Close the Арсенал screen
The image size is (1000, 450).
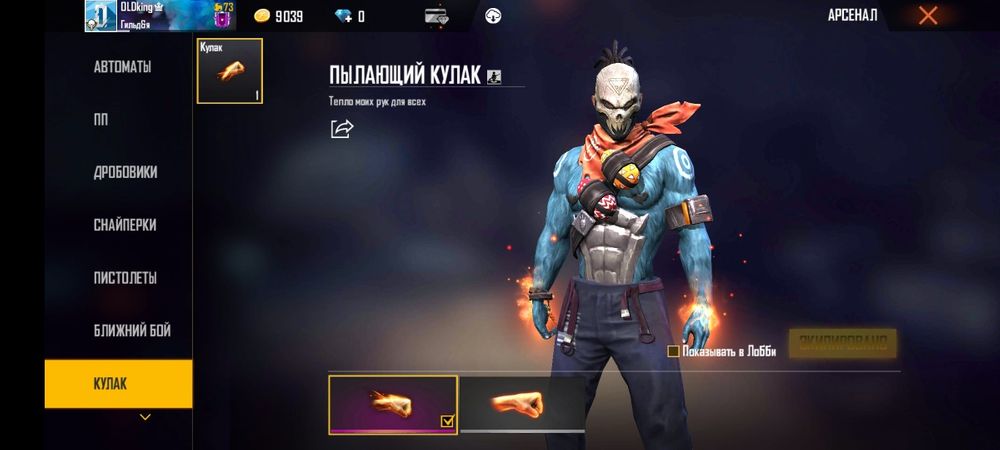click(x=928, y=15)
